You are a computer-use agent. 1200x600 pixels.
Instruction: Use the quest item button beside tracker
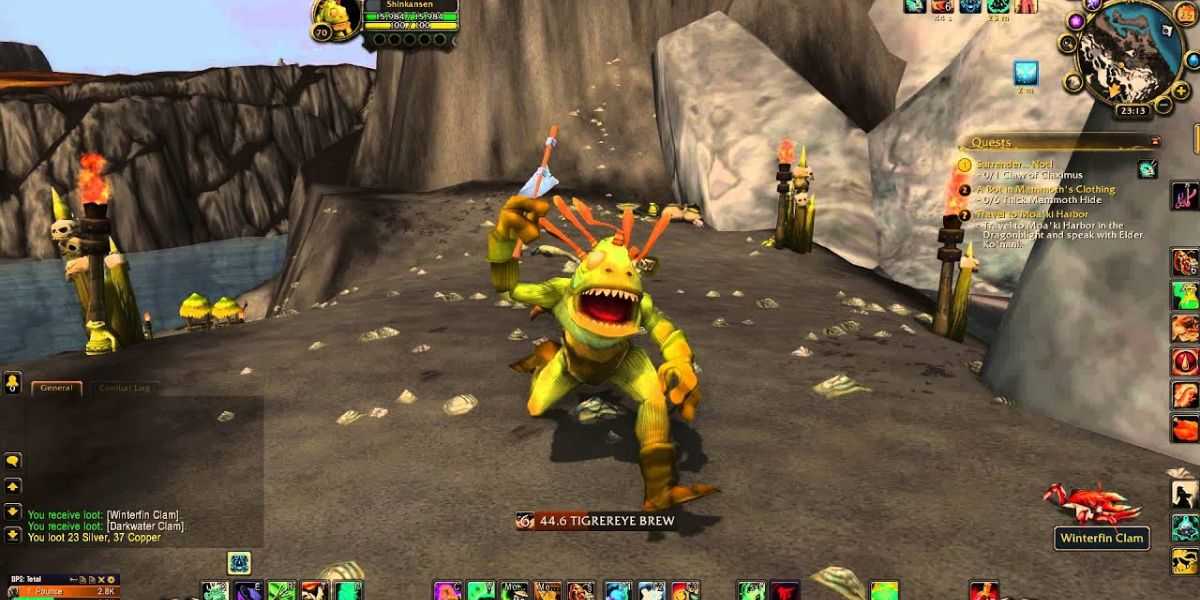pyautogui.click(x=1147, y=169)
